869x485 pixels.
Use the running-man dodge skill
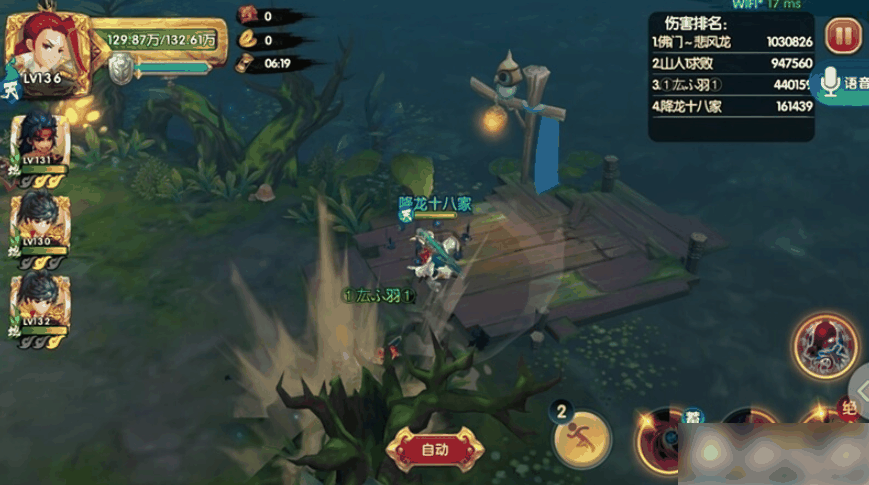click(582, 438)
